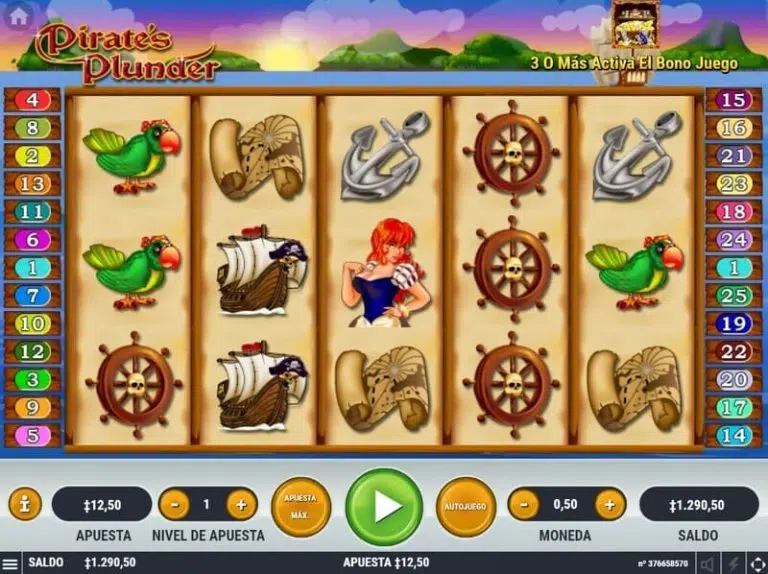Activate the Autojuego button
Screen dimensions: 768x574
(465, 506)
